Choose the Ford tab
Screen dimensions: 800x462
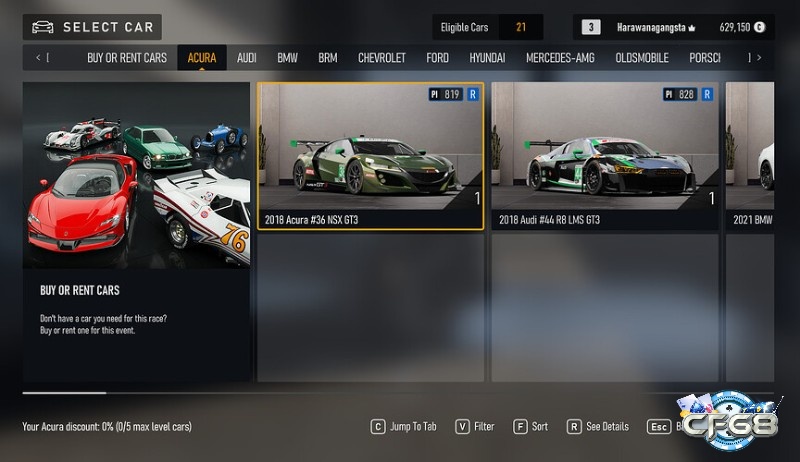(x=438, y=58)
